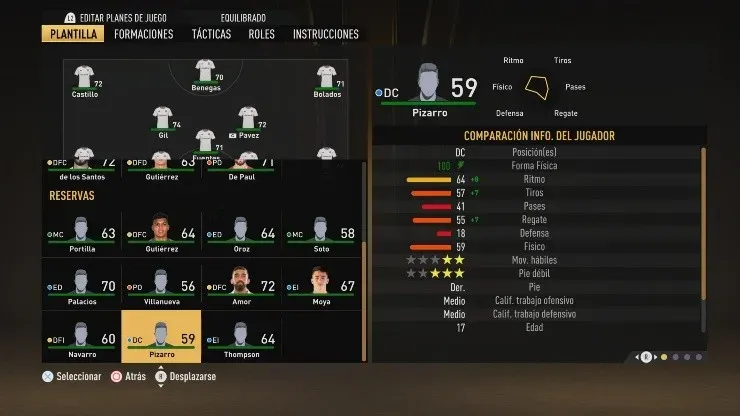Choose the Plantilla tab
This screenshot has height=416, width=740.
73,34
